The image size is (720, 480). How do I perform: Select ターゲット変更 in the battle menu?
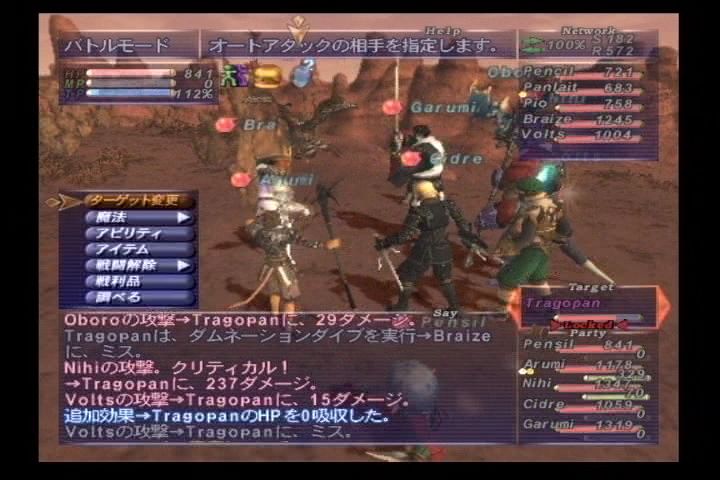click(127, 200)
